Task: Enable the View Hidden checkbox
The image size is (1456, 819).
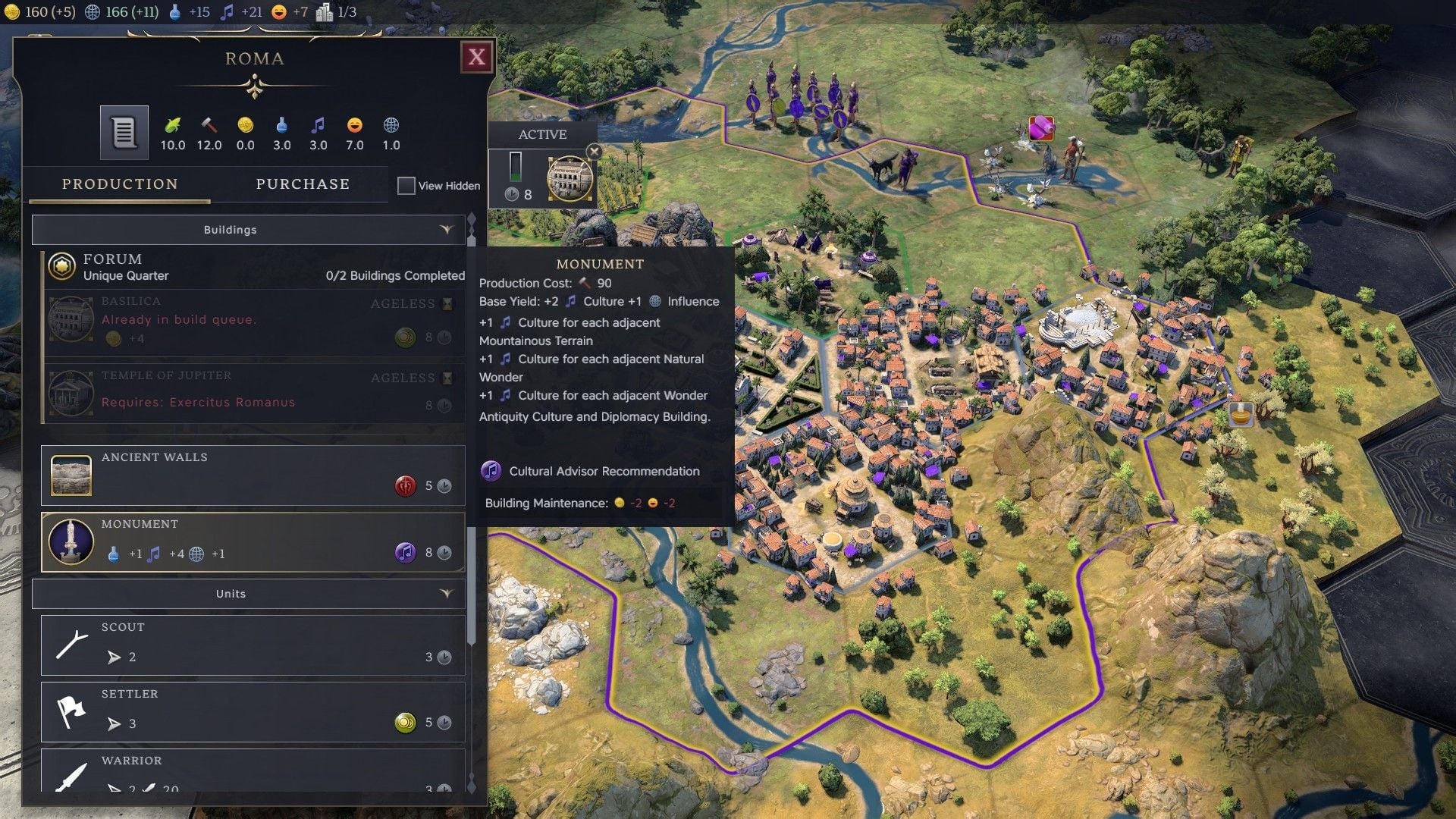Action: [406, 185]
